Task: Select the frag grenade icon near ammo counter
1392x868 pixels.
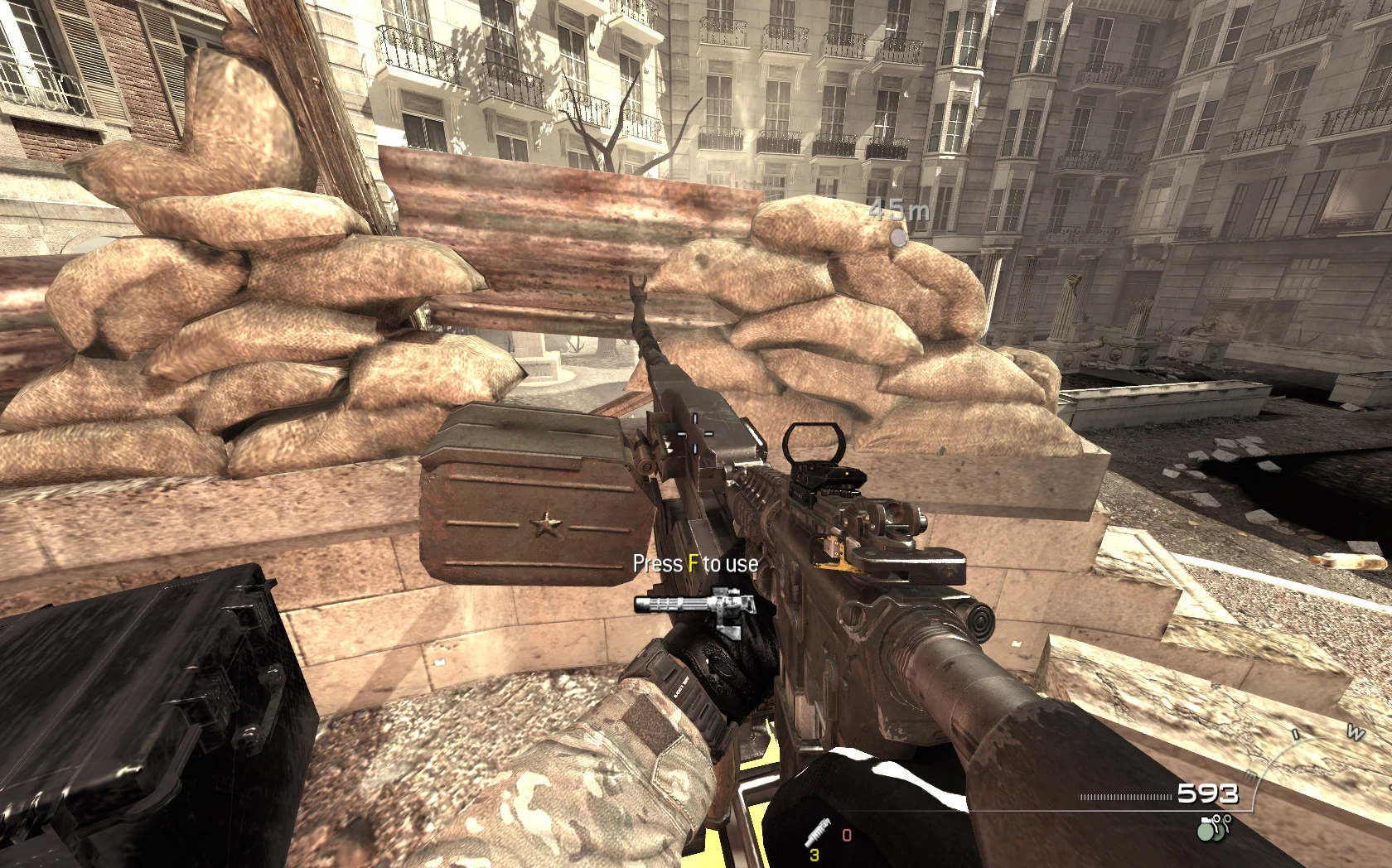Action: point(1206,832)
